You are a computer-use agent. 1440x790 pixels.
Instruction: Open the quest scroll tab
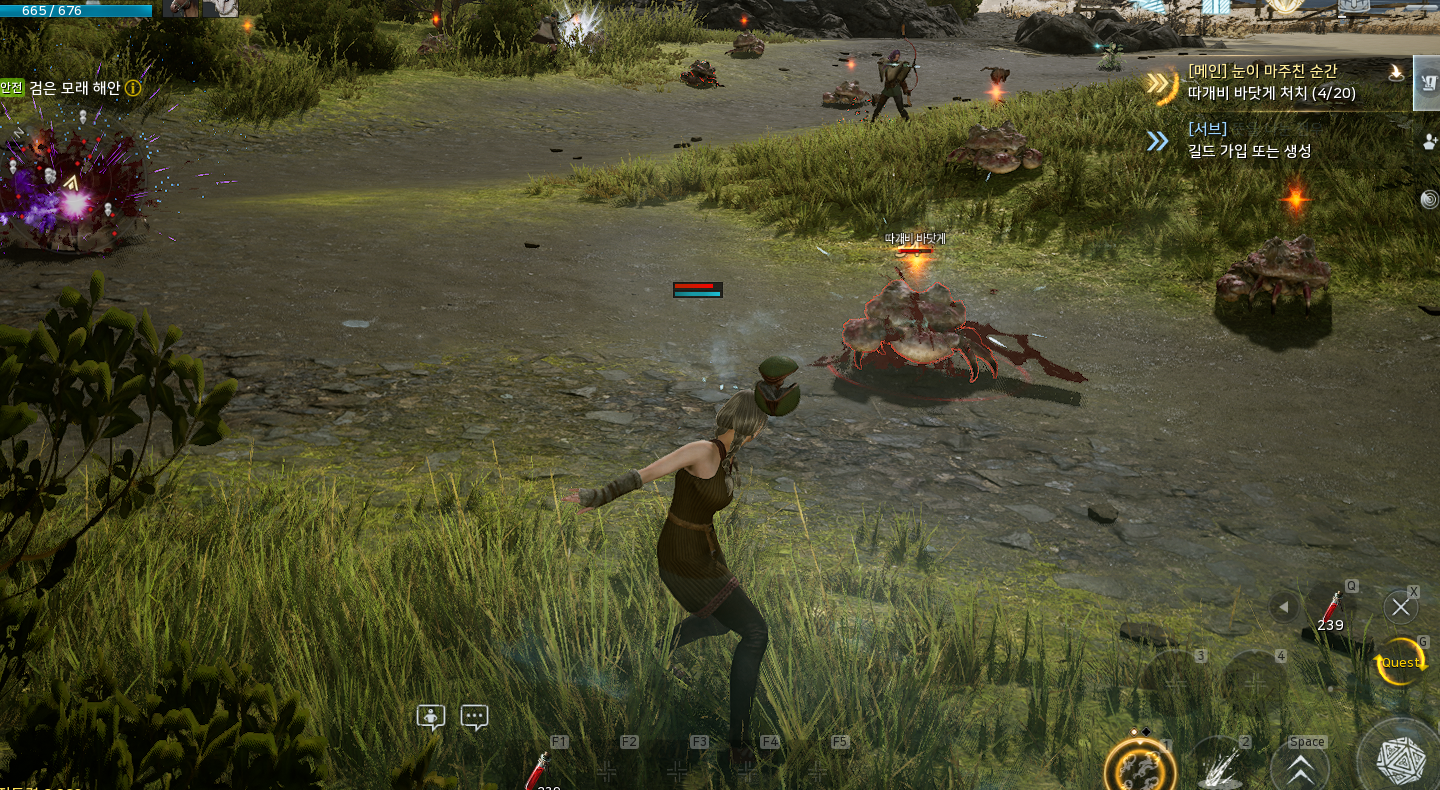[1427, 84]
